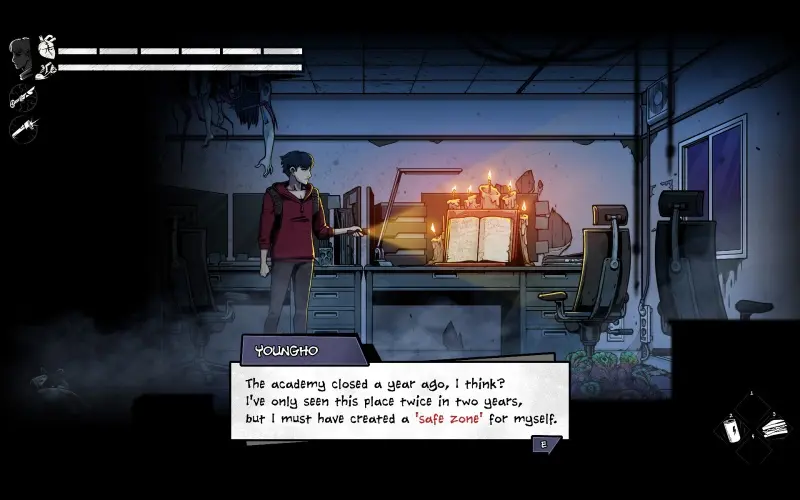Click the syringe status icon
Viewport: 800px width, 500px height.
click(x=21, y=127)
